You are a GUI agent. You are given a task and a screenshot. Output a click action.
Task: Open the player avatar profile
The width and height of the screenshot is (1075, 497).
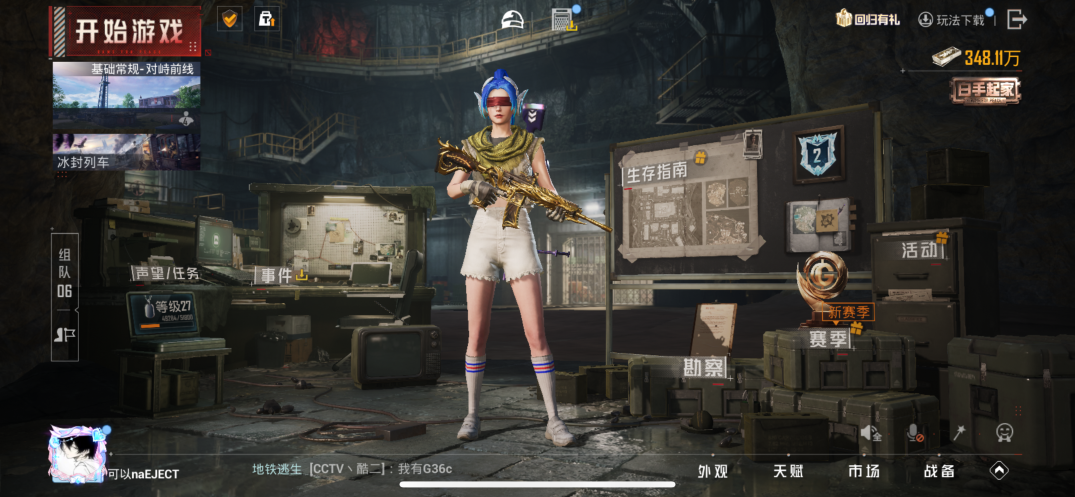(77, 453)
